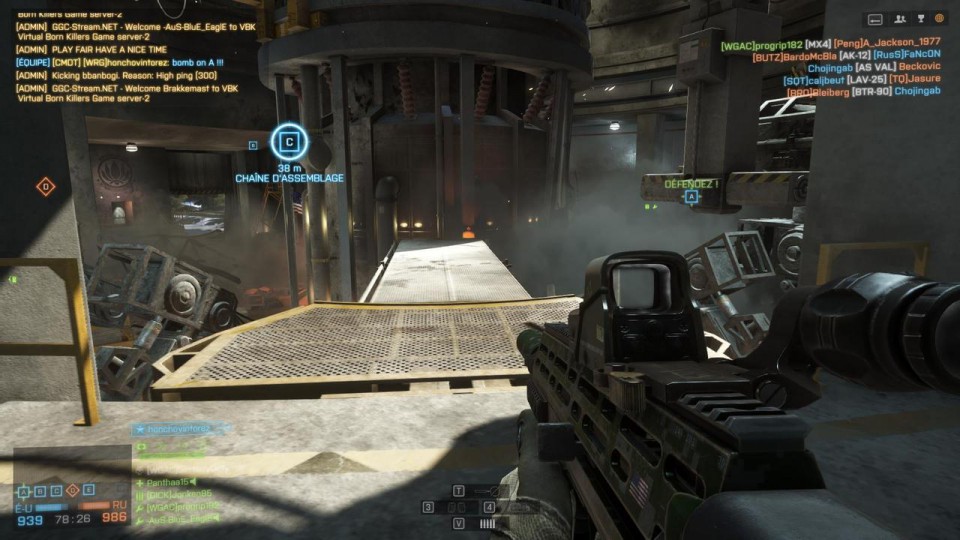Open the chat input icon in the top bar
Screen dimensions: 960x540
click(875, 18)
